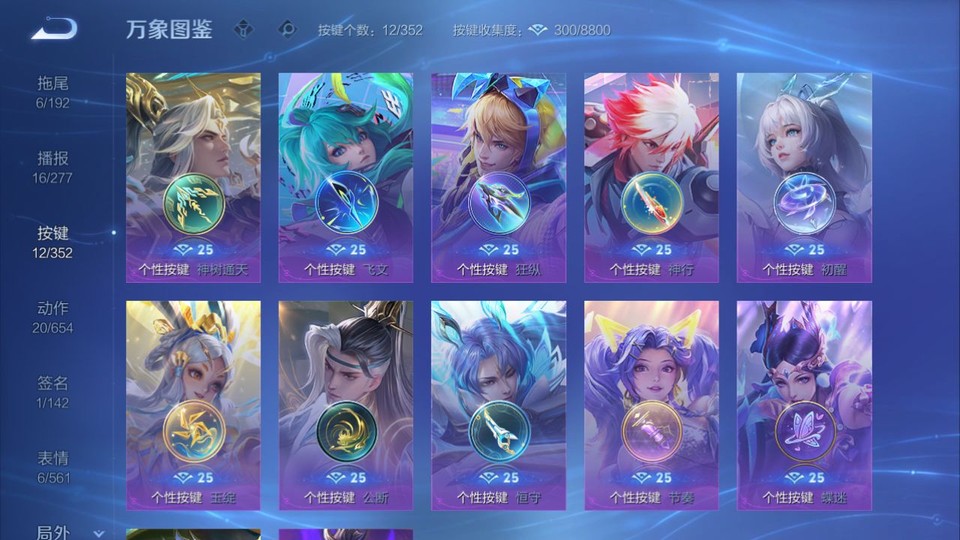Open the 签名 category
This screenshot has height=540, width=960.
coord(53,391)
